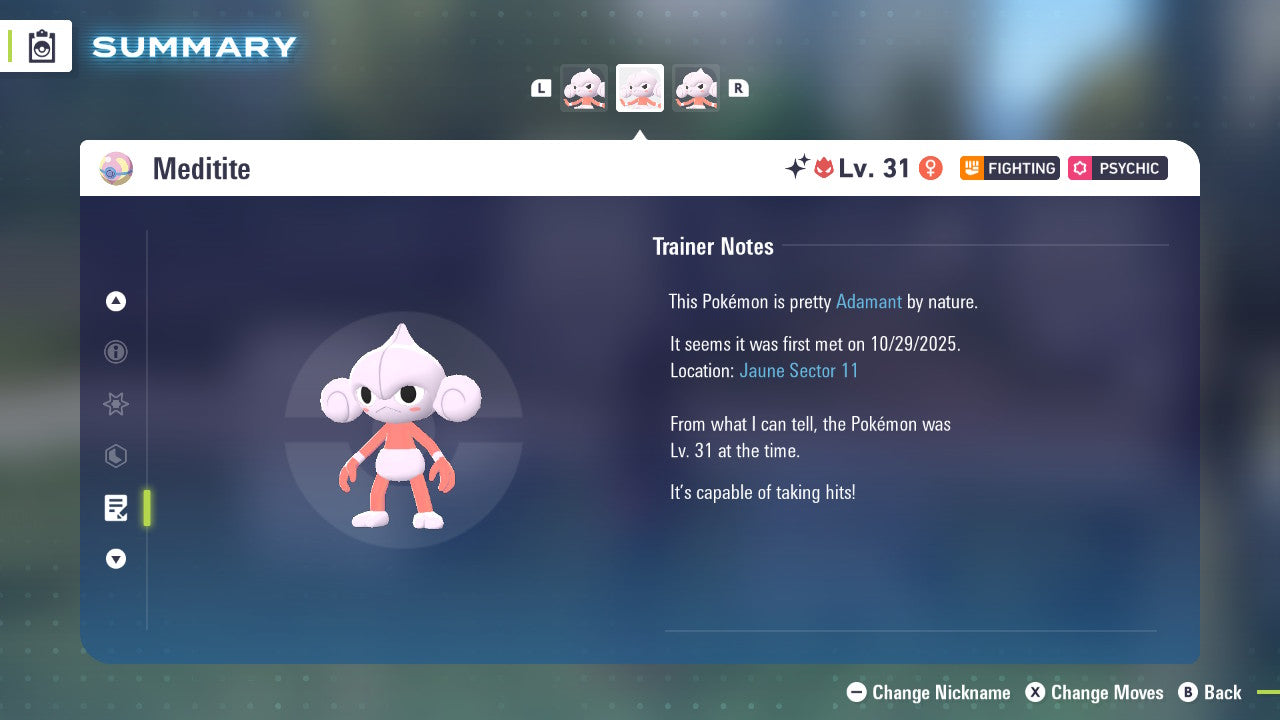Image resolution: width=1280 pixels, height=720 pixels.
Task: Click the Fighting type fist icon
Action: 971,168
